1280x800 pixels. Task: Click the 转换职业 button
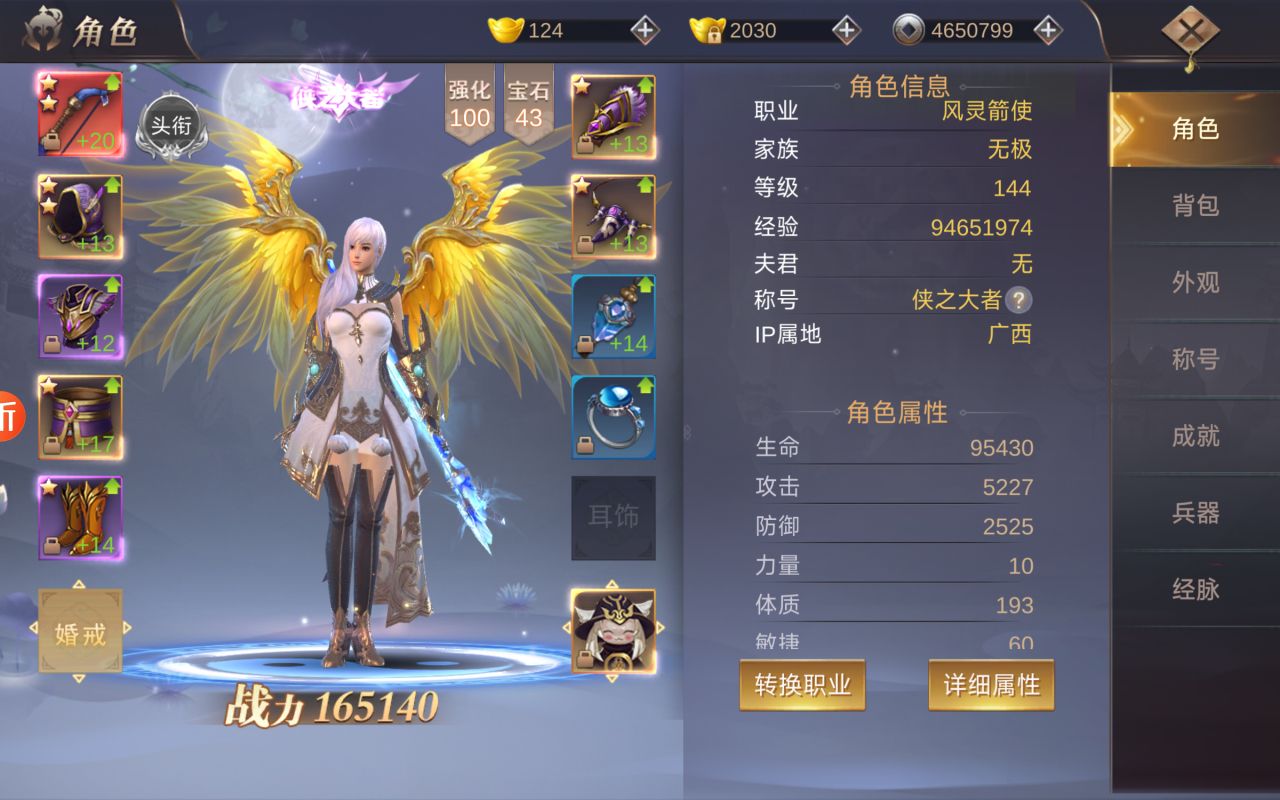(802, 685)
